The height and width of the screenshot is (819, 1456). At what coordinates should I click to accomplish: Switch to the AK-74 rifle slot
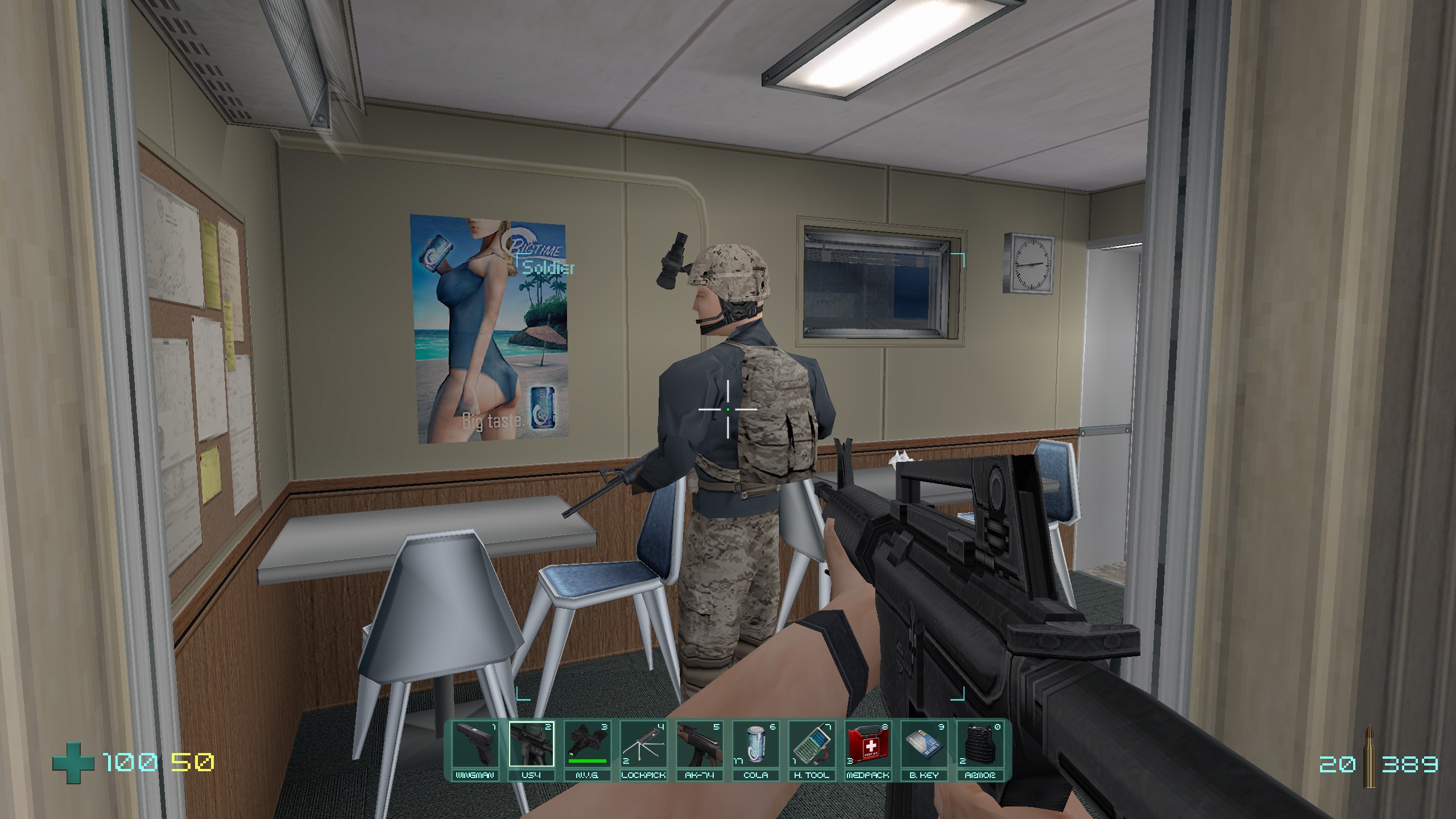pyautogui.click(x=699, y=746)
